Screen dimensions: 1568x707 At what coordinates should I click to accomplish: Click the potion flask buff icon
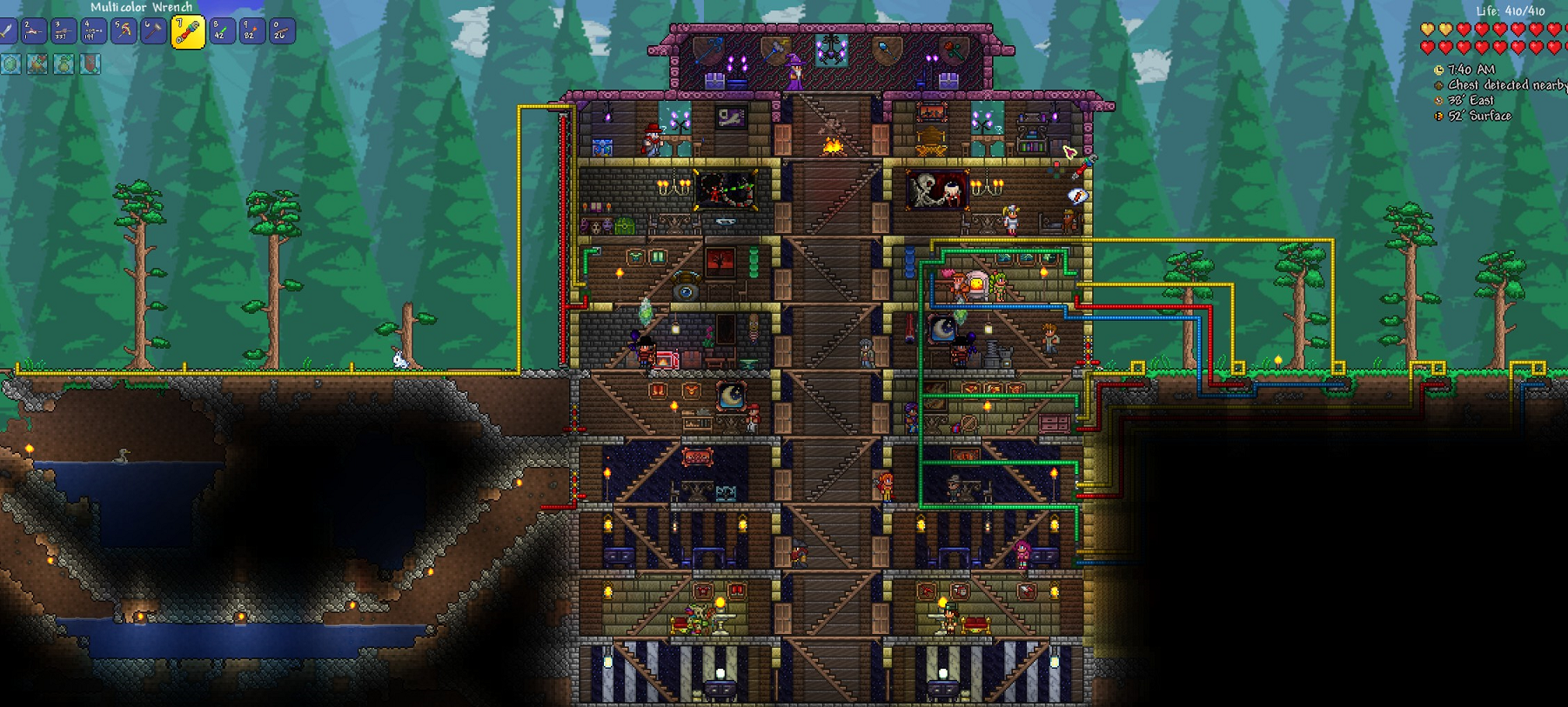pyautogui.click(x=64, y=63)
